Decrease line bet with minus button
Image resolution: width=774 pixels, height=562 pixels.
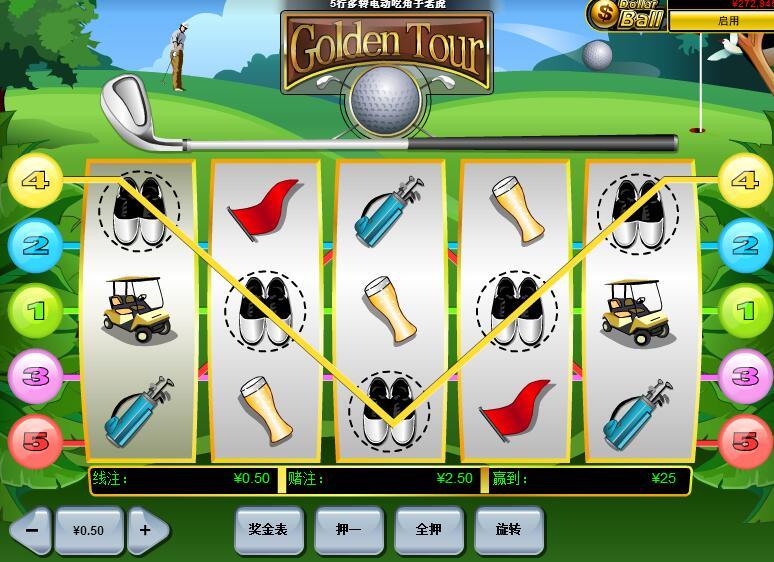click(x=31, y=530)
